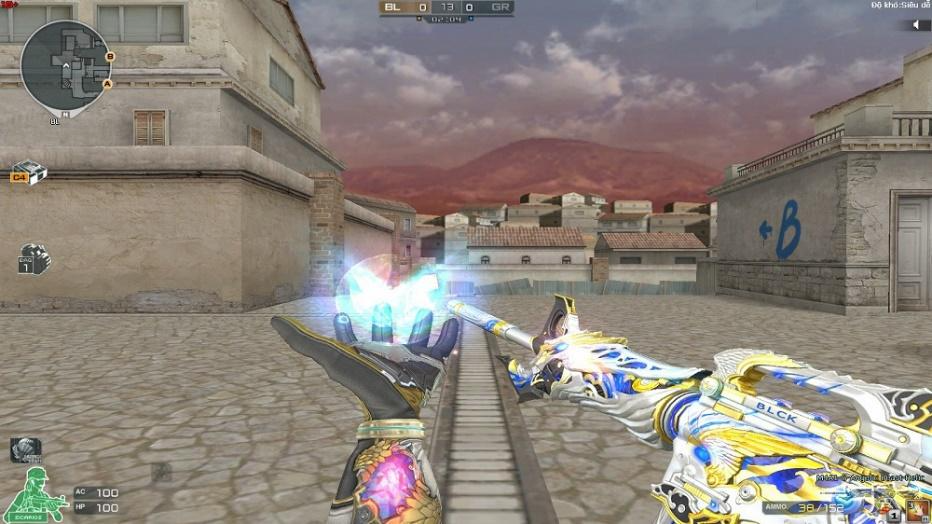
Task: Select the C4 bomb icon
Action: (28, 173)
